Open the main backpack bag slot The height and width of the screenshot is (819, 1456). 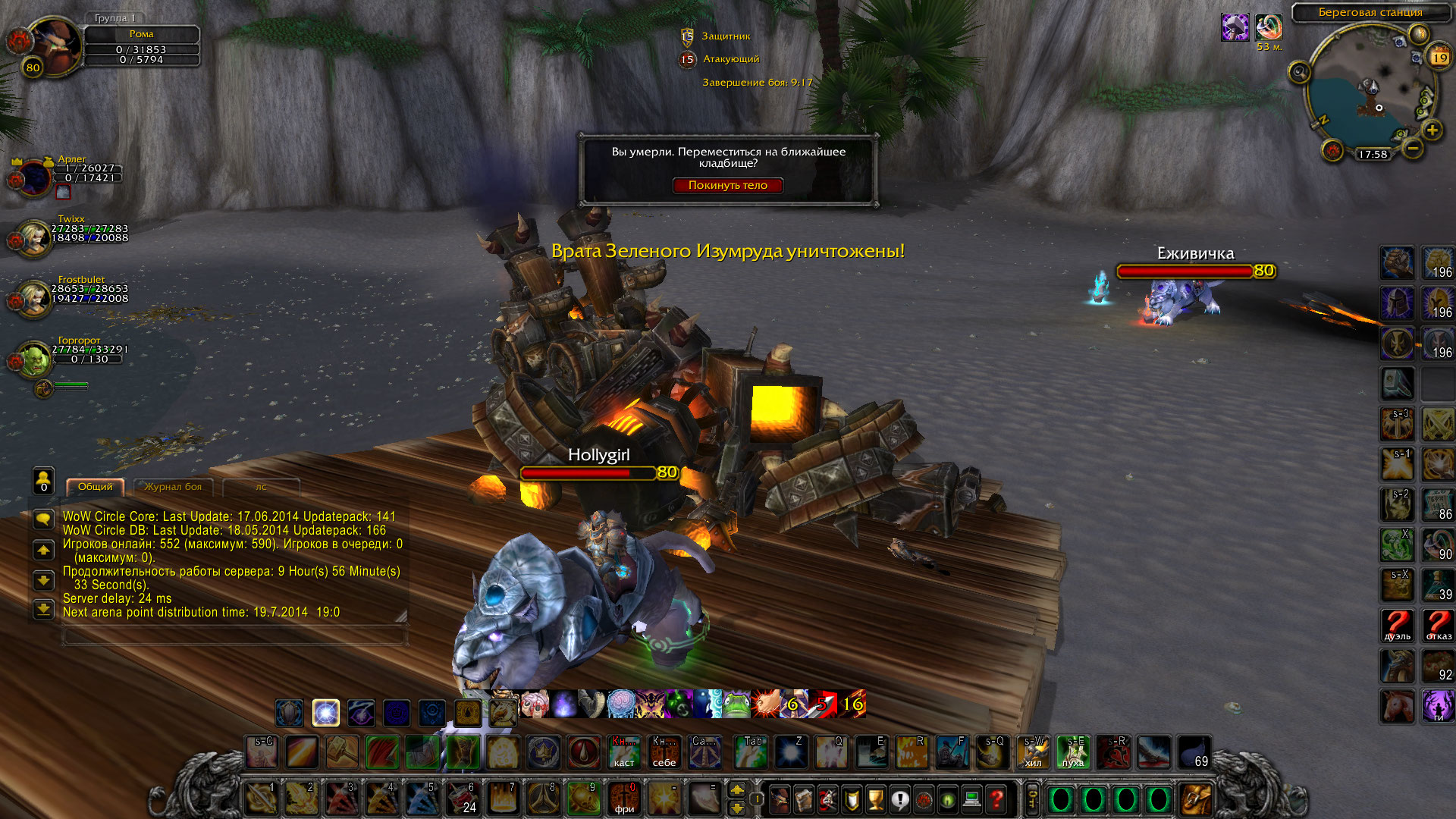(1196, 799)
